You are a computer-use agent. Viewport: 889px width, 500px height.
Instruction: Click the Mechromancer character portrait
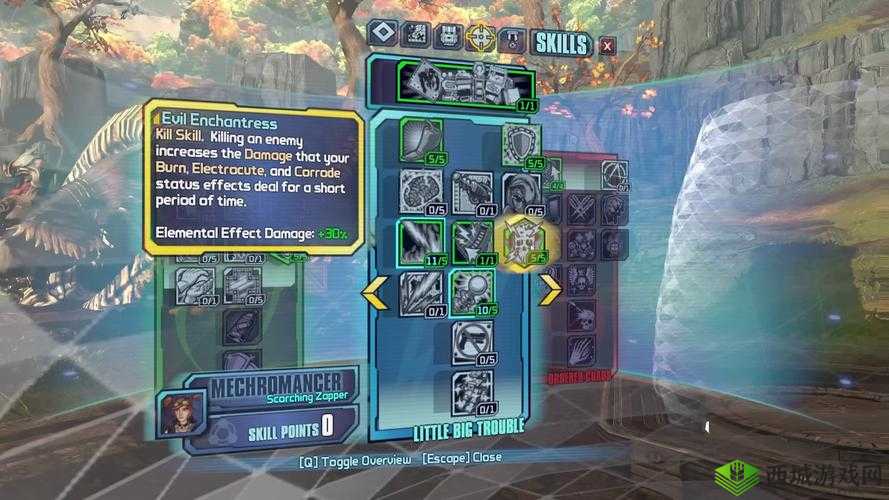pyautogui.click(x=182, y=410)
